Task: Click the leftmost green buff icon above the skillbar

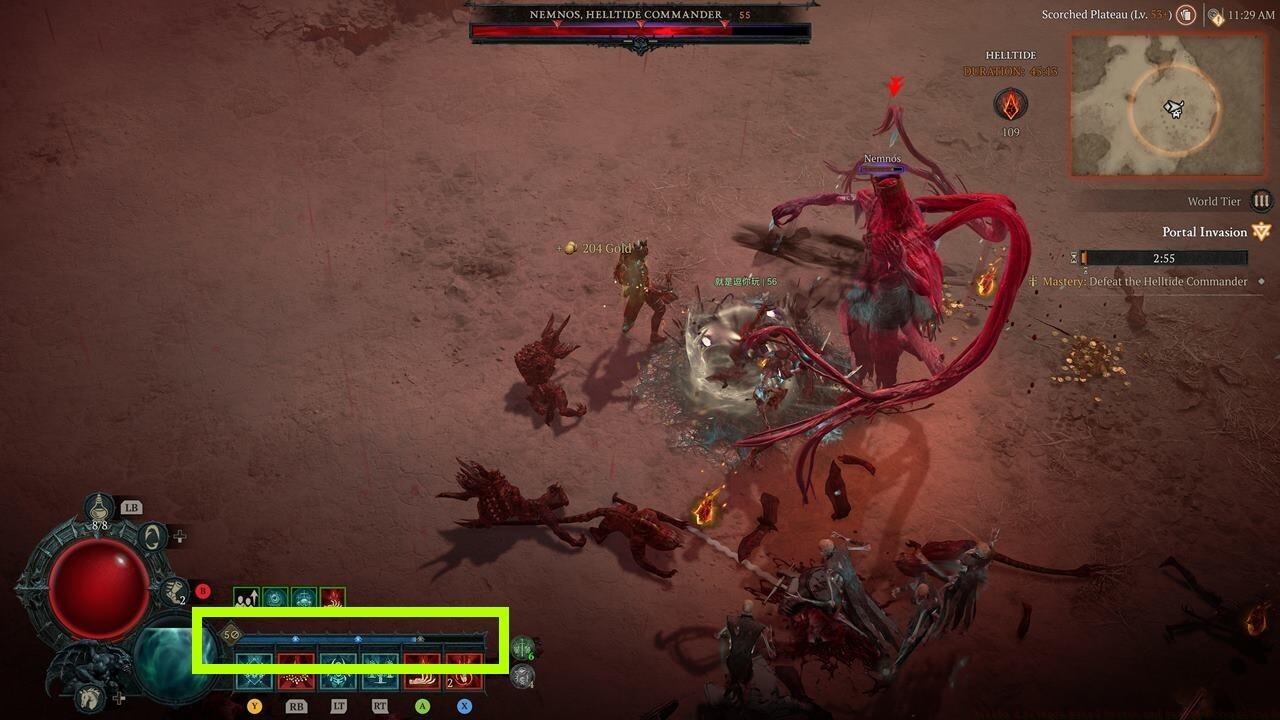Action: pyautogui.click(x=246, y=597)
